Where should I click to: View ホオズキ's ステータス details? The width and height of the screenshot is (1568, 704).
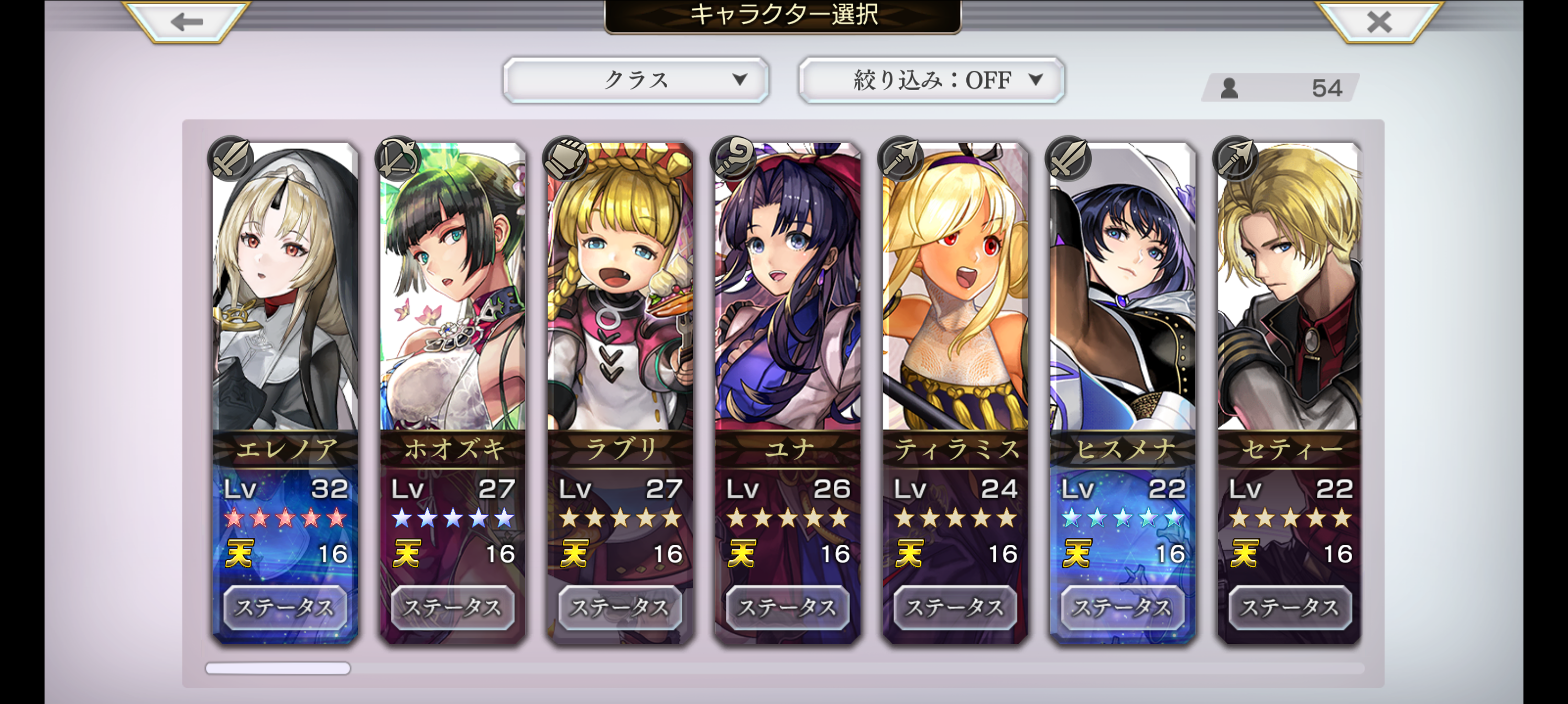pos(452,607)
